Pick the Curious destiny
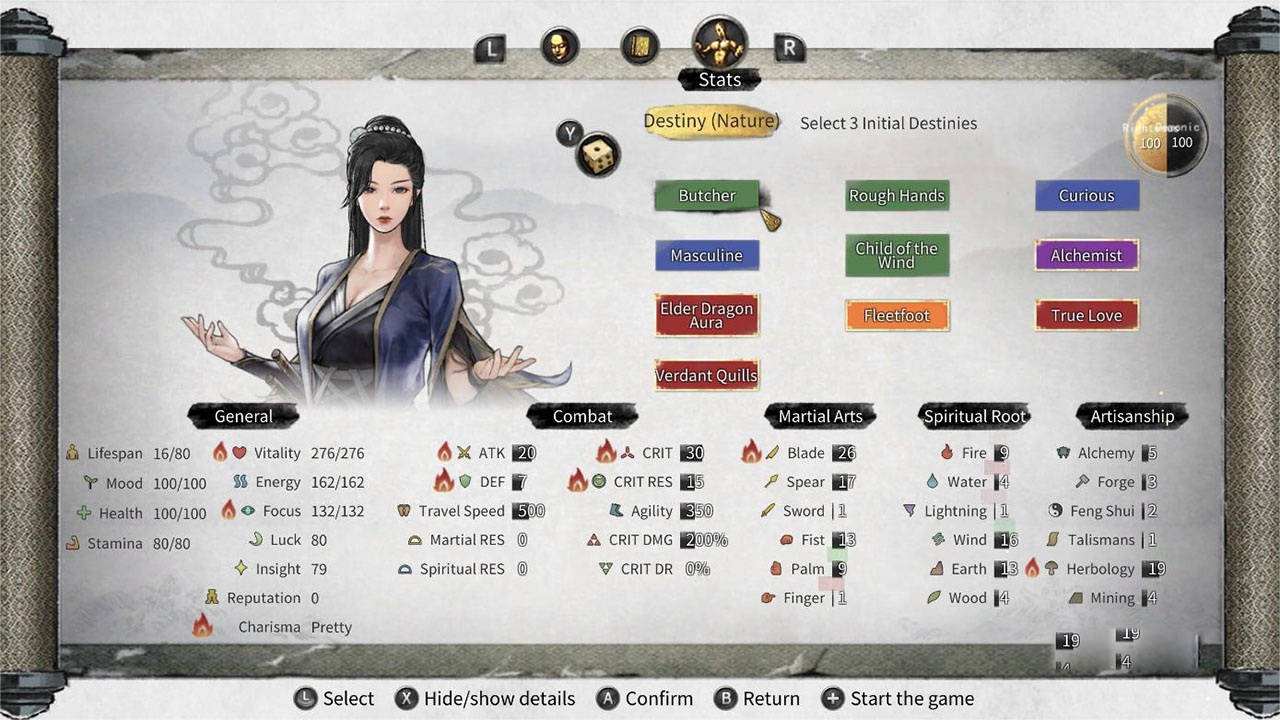 tap(1086, 196)
